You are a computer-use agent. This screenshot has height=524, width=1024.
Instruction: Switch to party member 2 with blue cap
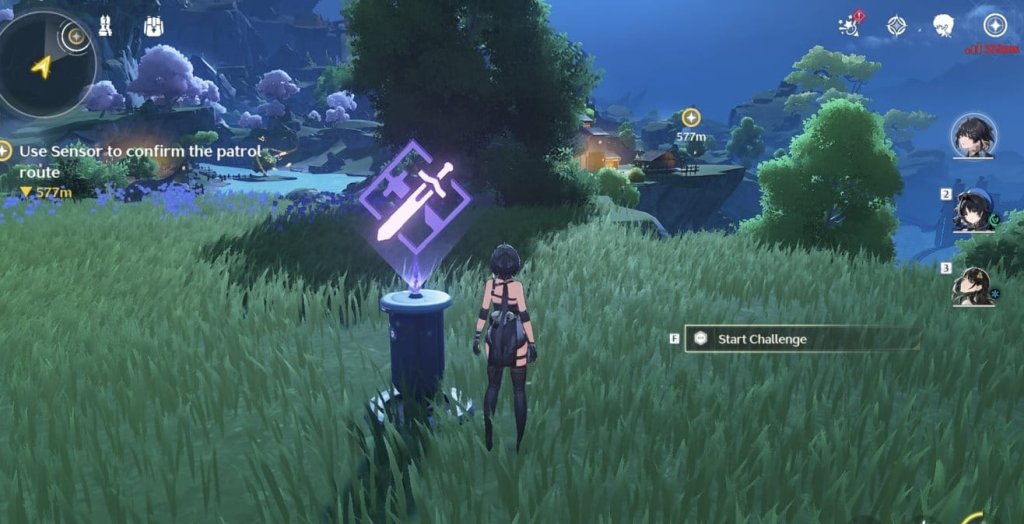tap(974, 211)
